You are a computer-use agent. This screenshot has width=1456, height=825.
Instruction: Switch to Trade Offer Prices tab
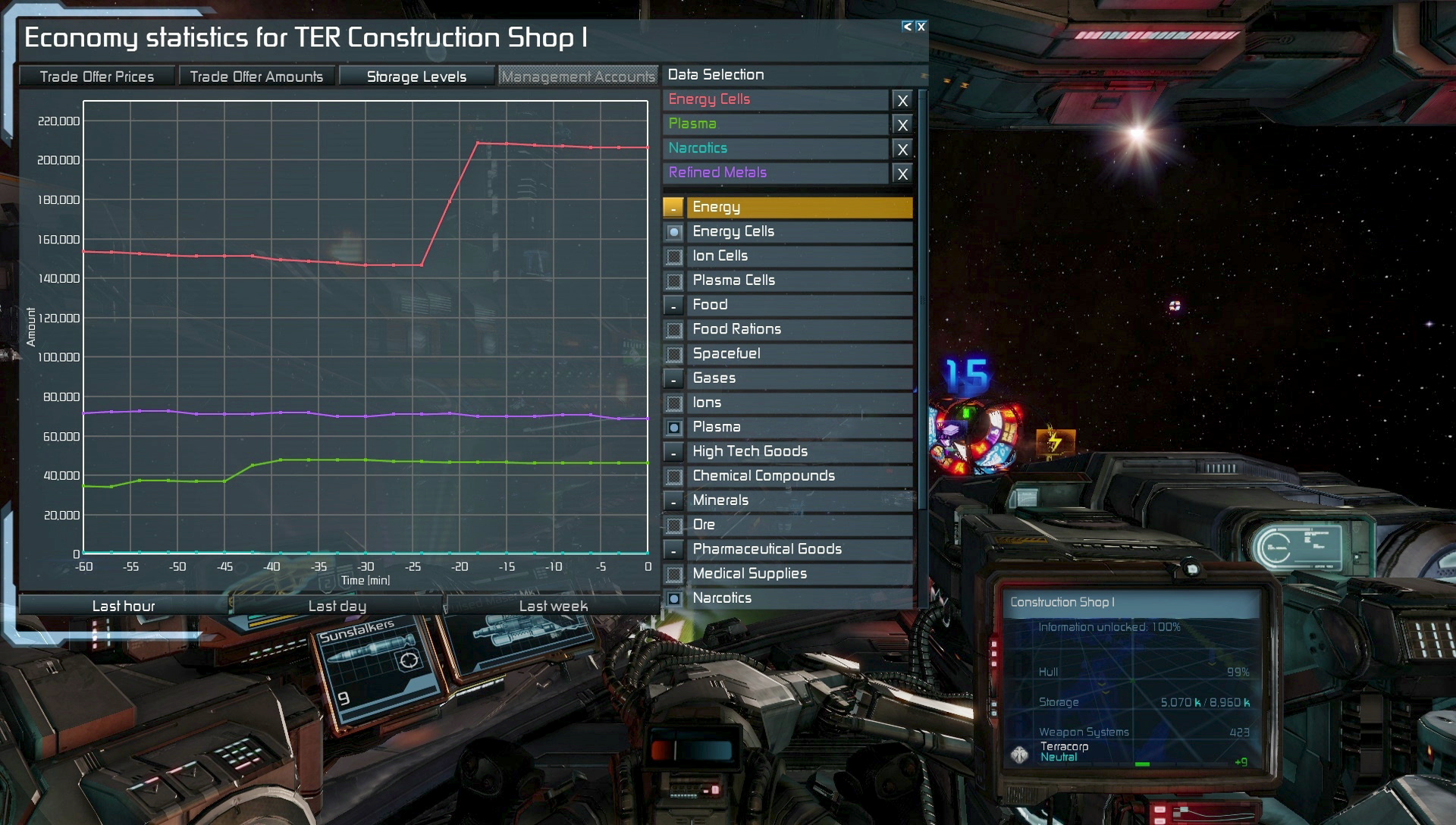(97, 77)
